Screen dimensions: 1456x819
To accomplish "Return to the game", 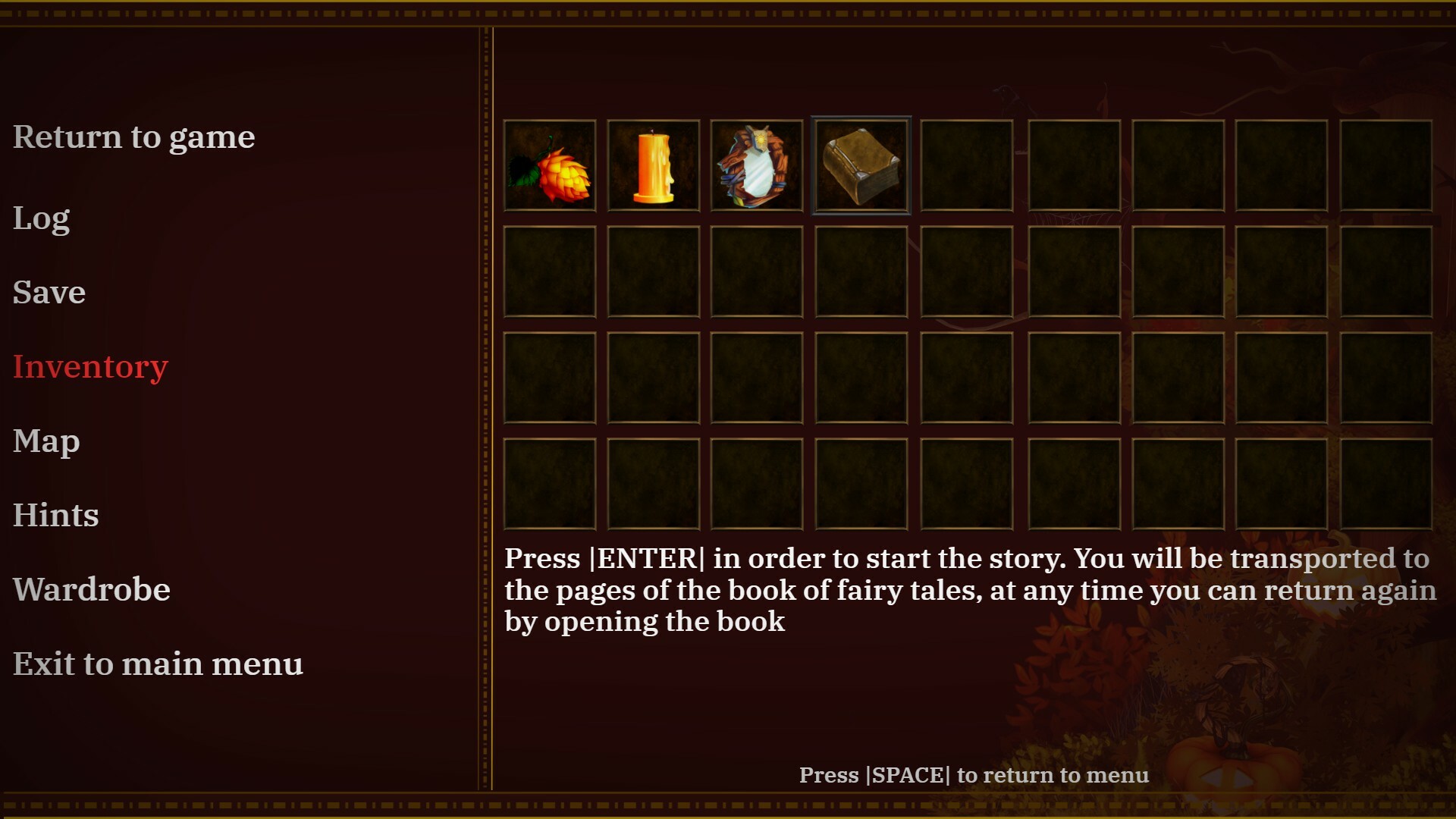I will point(133,137).
